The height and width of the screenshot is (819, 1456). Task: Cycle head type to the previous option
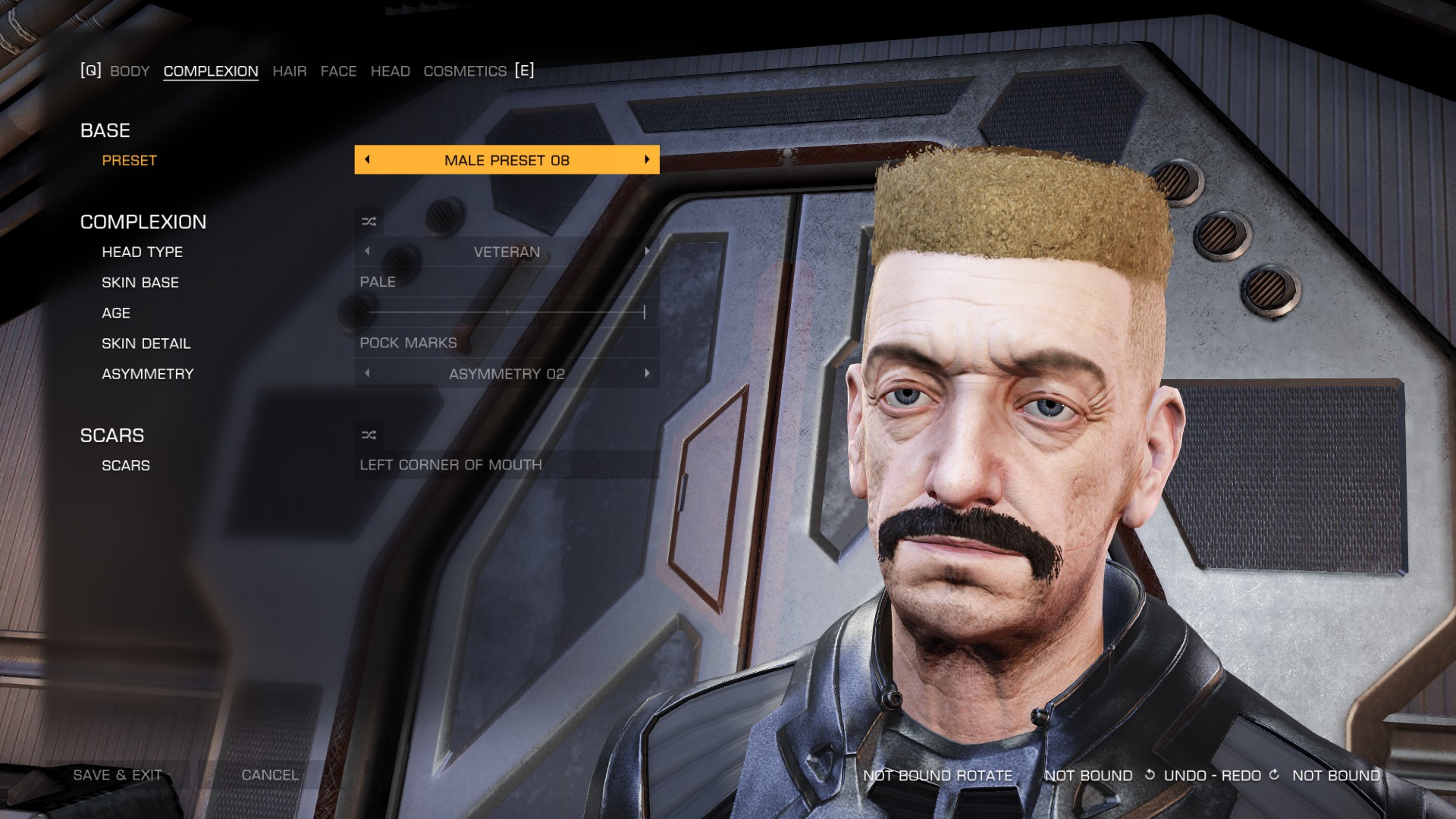(x=368, y=251)
